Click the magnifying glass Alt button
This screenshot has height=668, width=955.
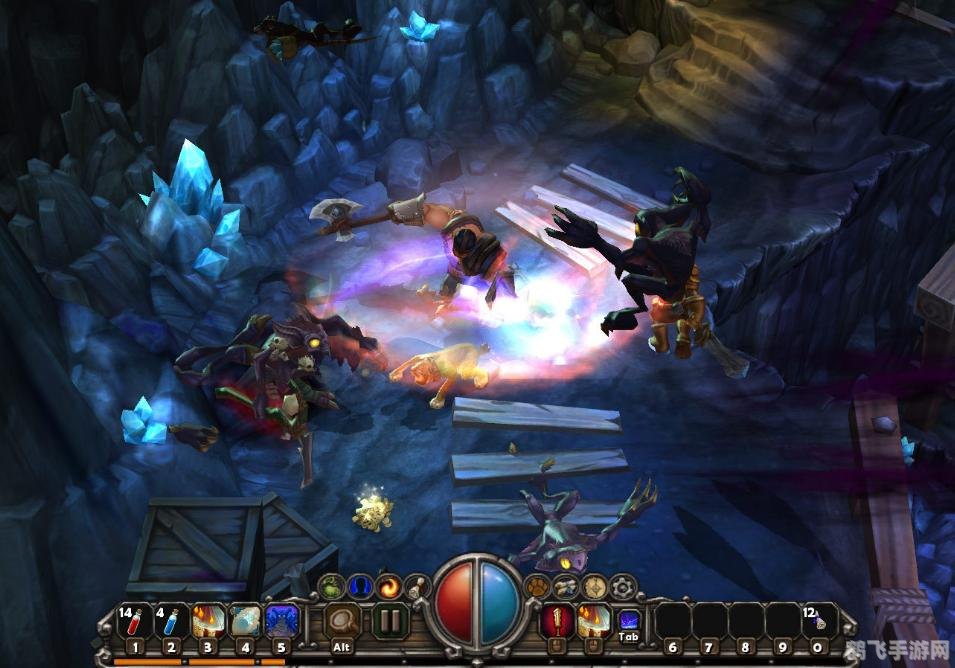point(343,622)
